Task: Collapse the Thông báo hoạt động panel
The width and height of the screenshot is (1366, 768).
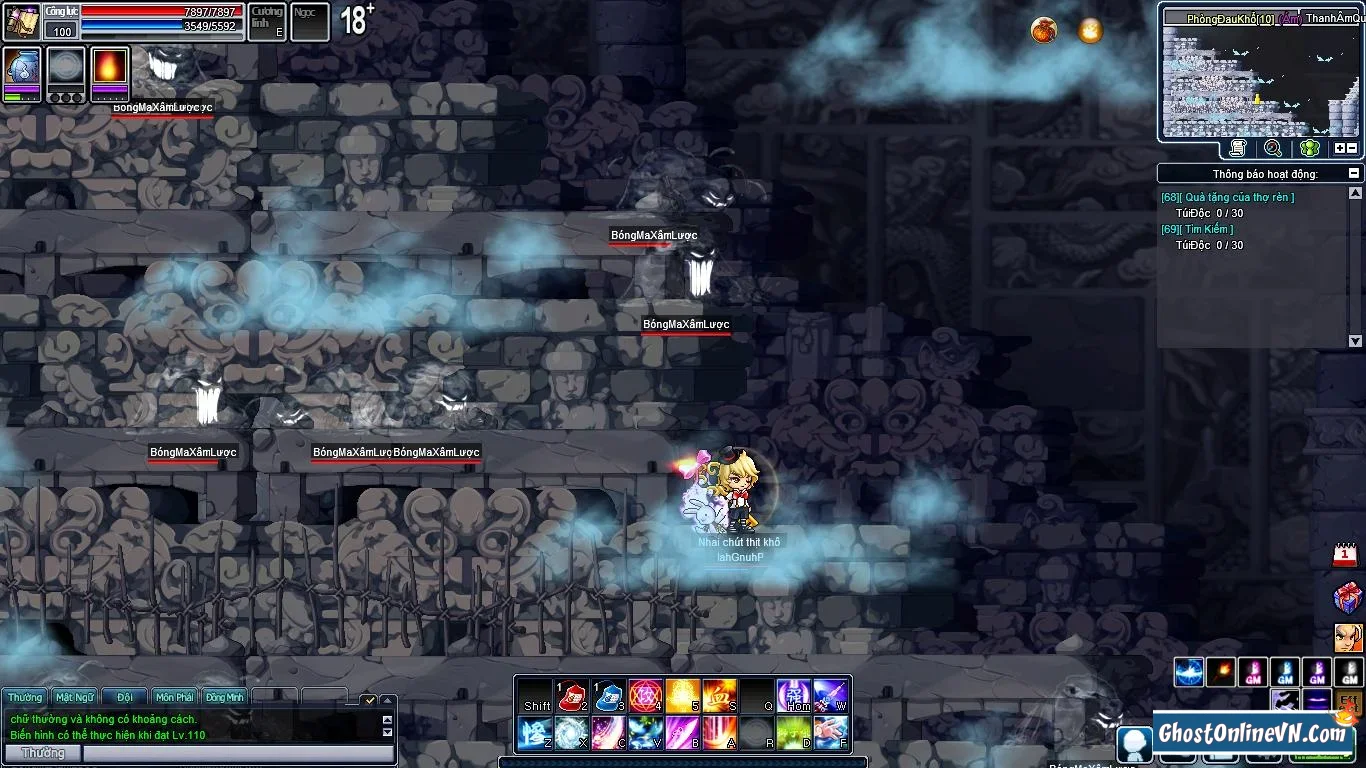Action: [1354, 174]
